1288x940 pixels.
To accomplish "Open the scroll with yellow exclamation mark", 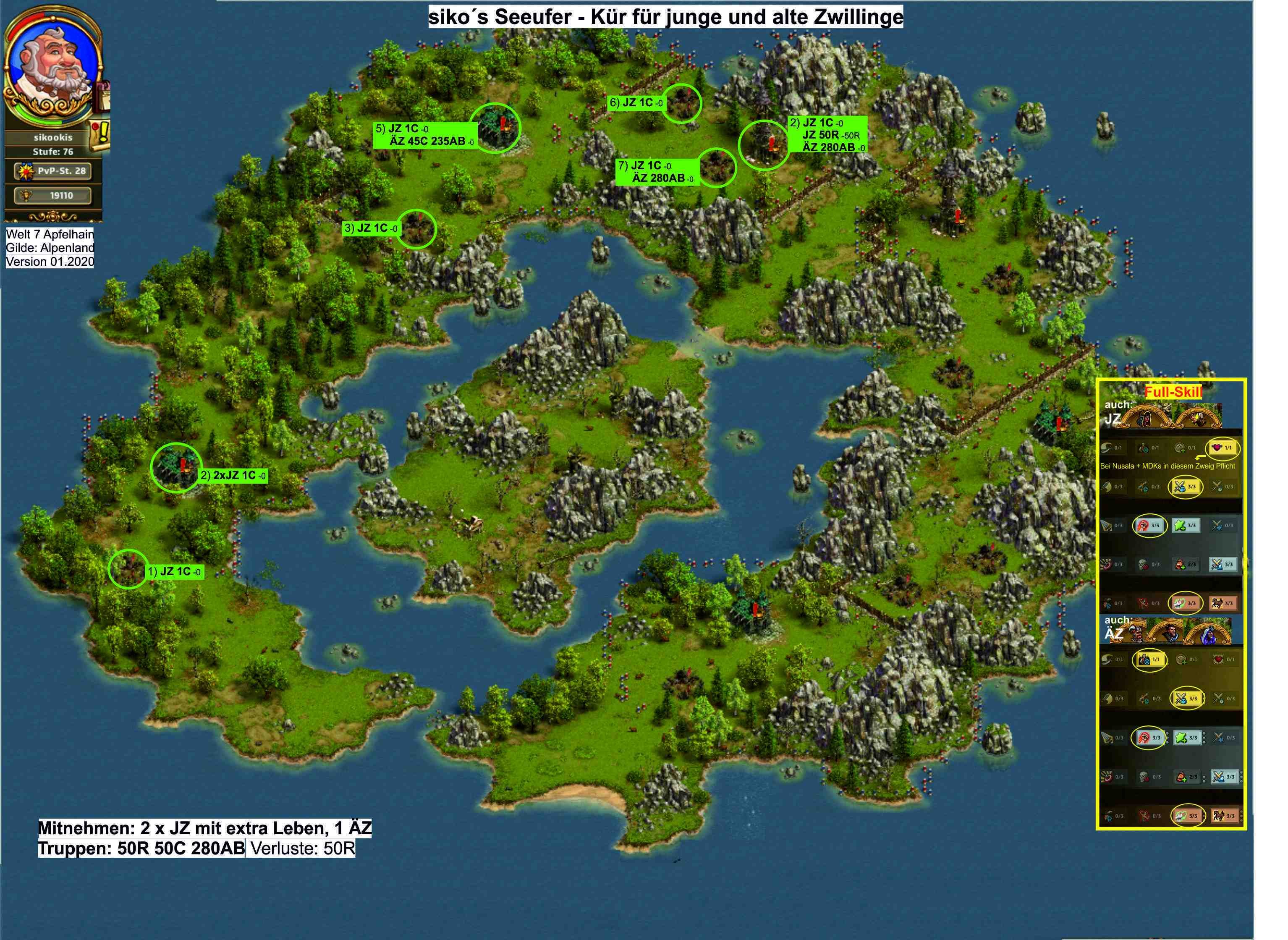I will click(100, 136).
